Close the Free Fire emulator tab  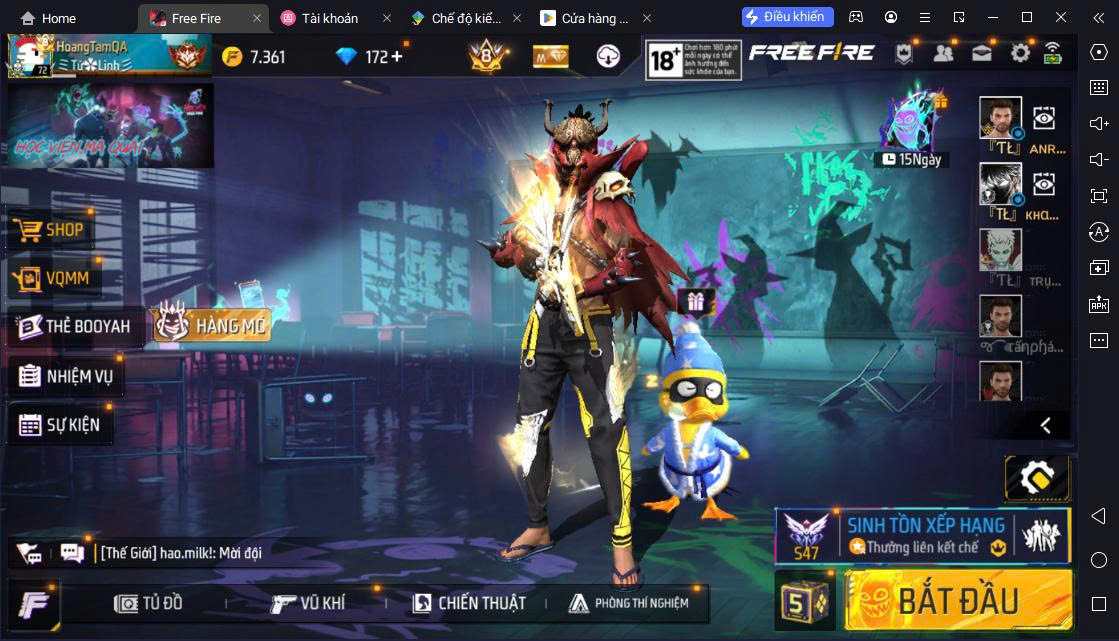coord(257,18)
